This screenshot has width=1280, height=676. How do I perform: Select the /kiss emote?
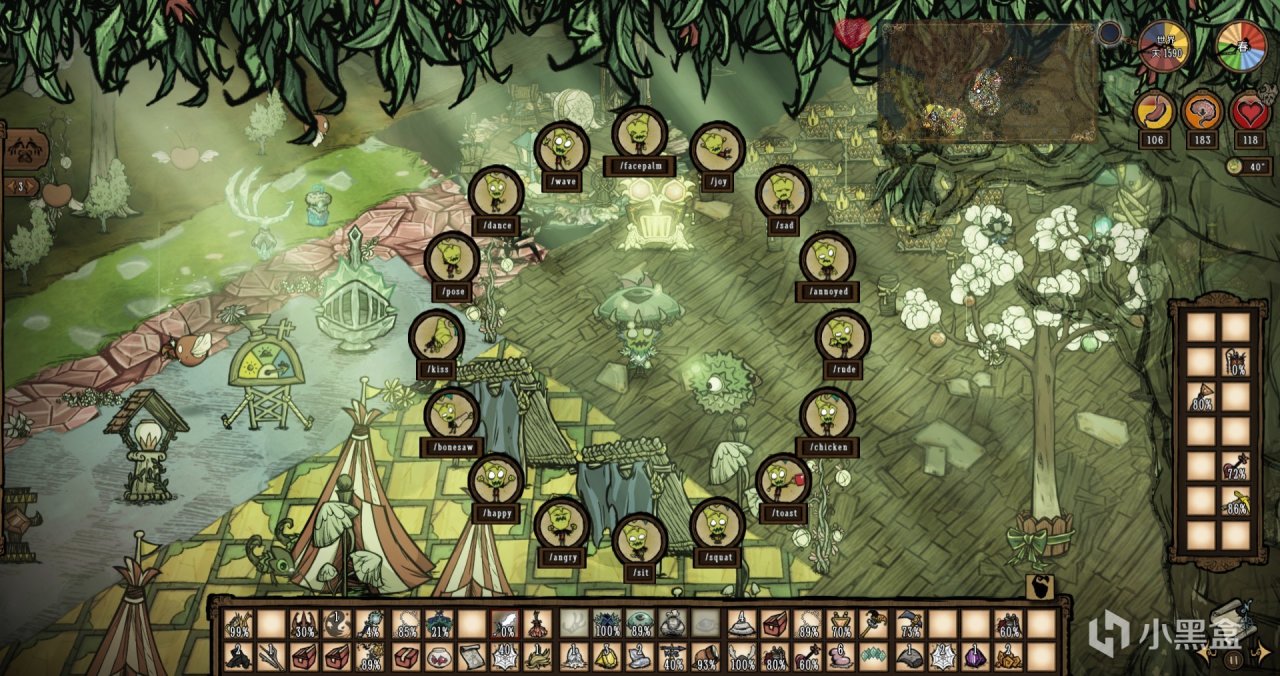[x=437, y=336]
